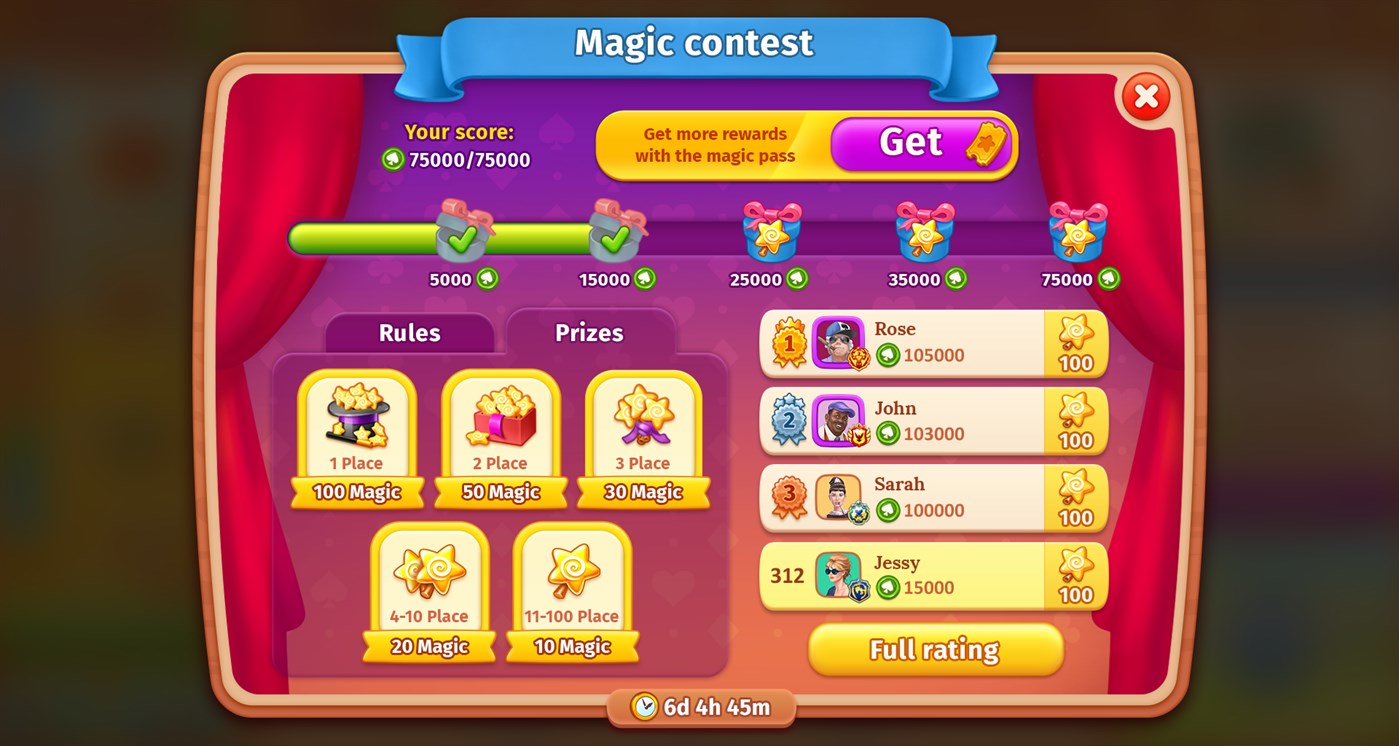Click John's leaderboard avatar

(x=838, y=419)
